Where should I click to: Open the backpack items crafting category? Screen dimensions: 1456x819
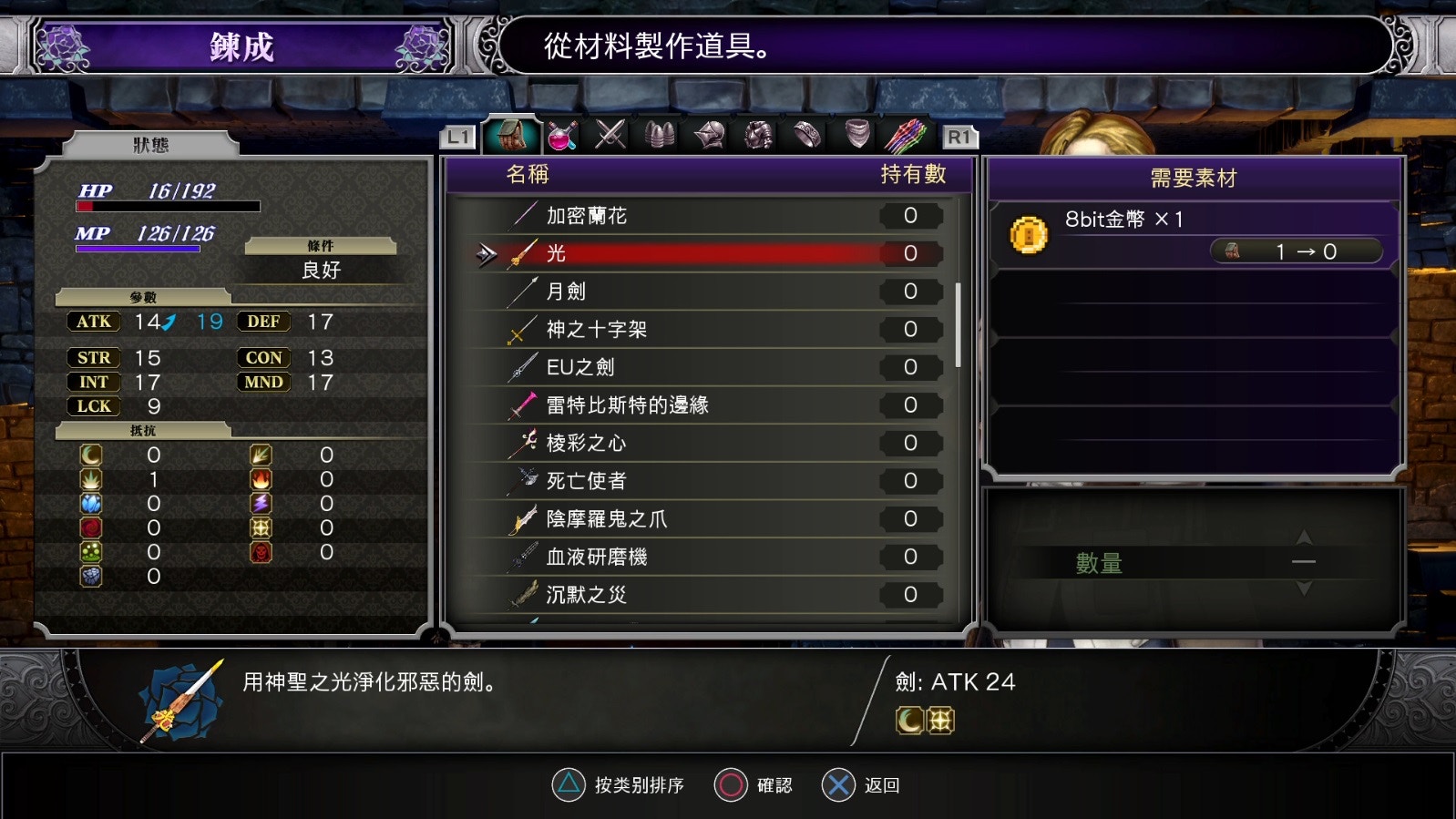[510, 137]
